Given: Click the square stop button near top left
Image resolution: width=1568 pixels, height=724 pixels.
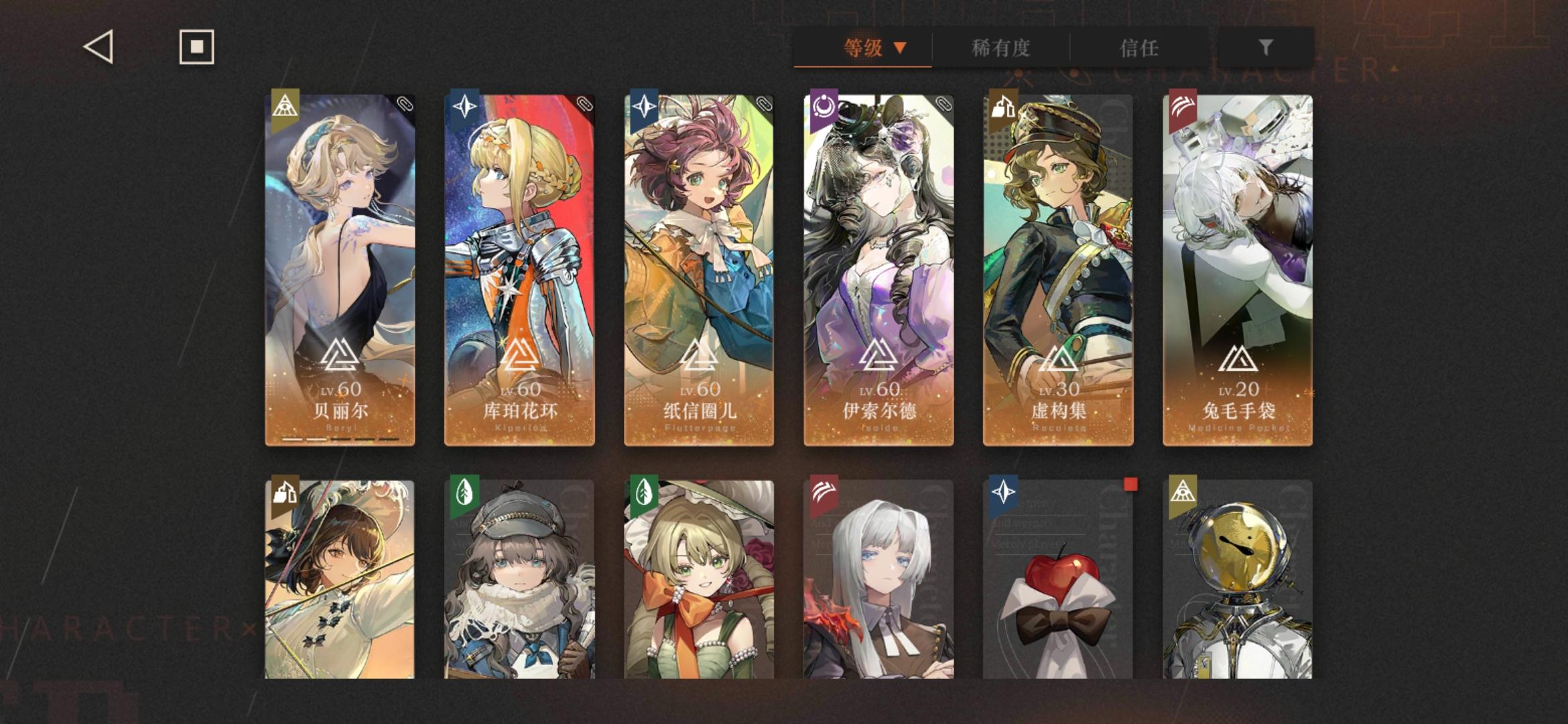Looking at the screenshot, I should (x=195, y=47).
